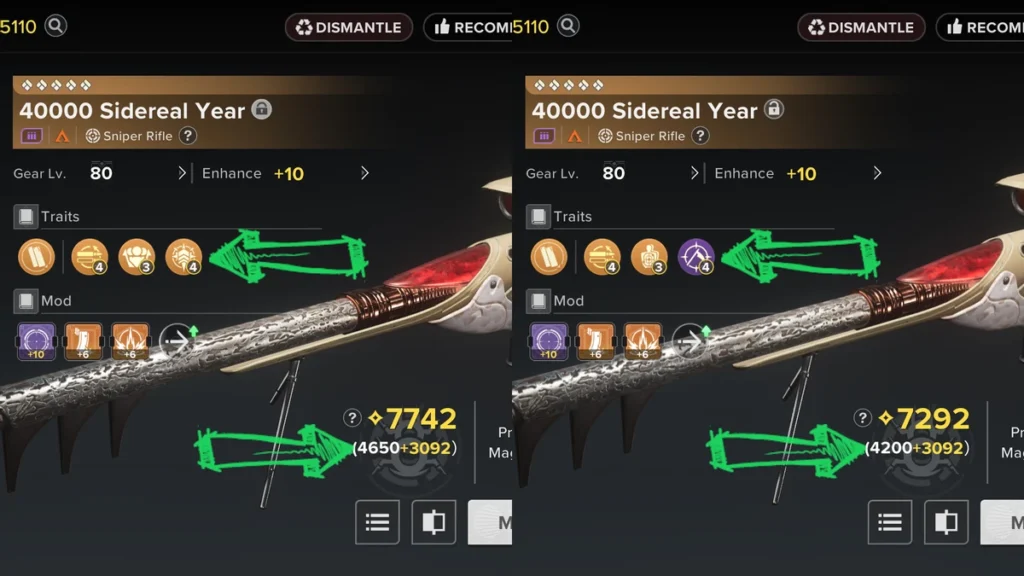Select the orange target silhouette trait icon
Viewport: 1024px width, 576px height.
(648, 257)
